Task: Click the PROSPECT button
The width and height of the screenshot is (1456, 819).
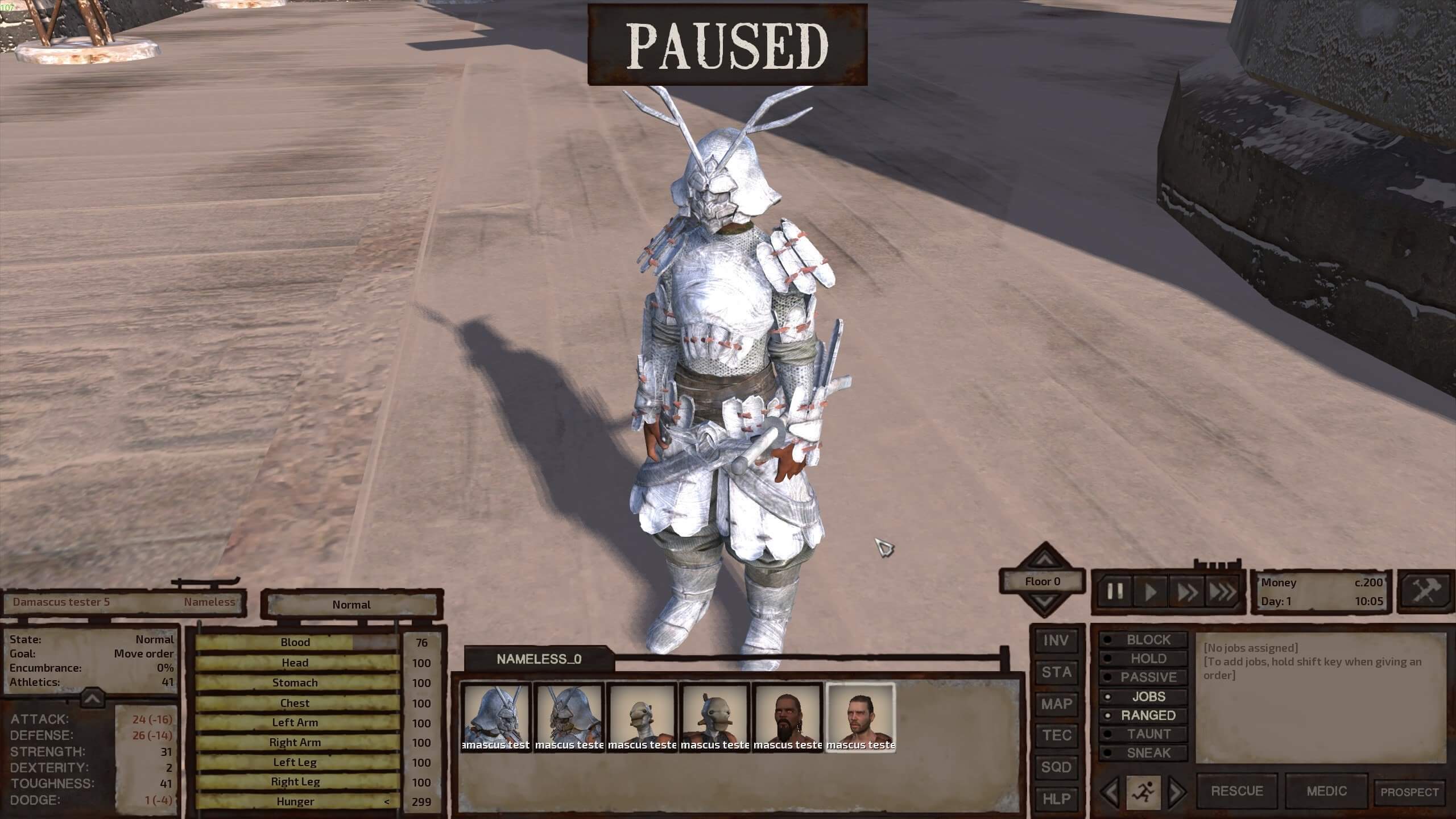Action: [x=1409, y=792]
